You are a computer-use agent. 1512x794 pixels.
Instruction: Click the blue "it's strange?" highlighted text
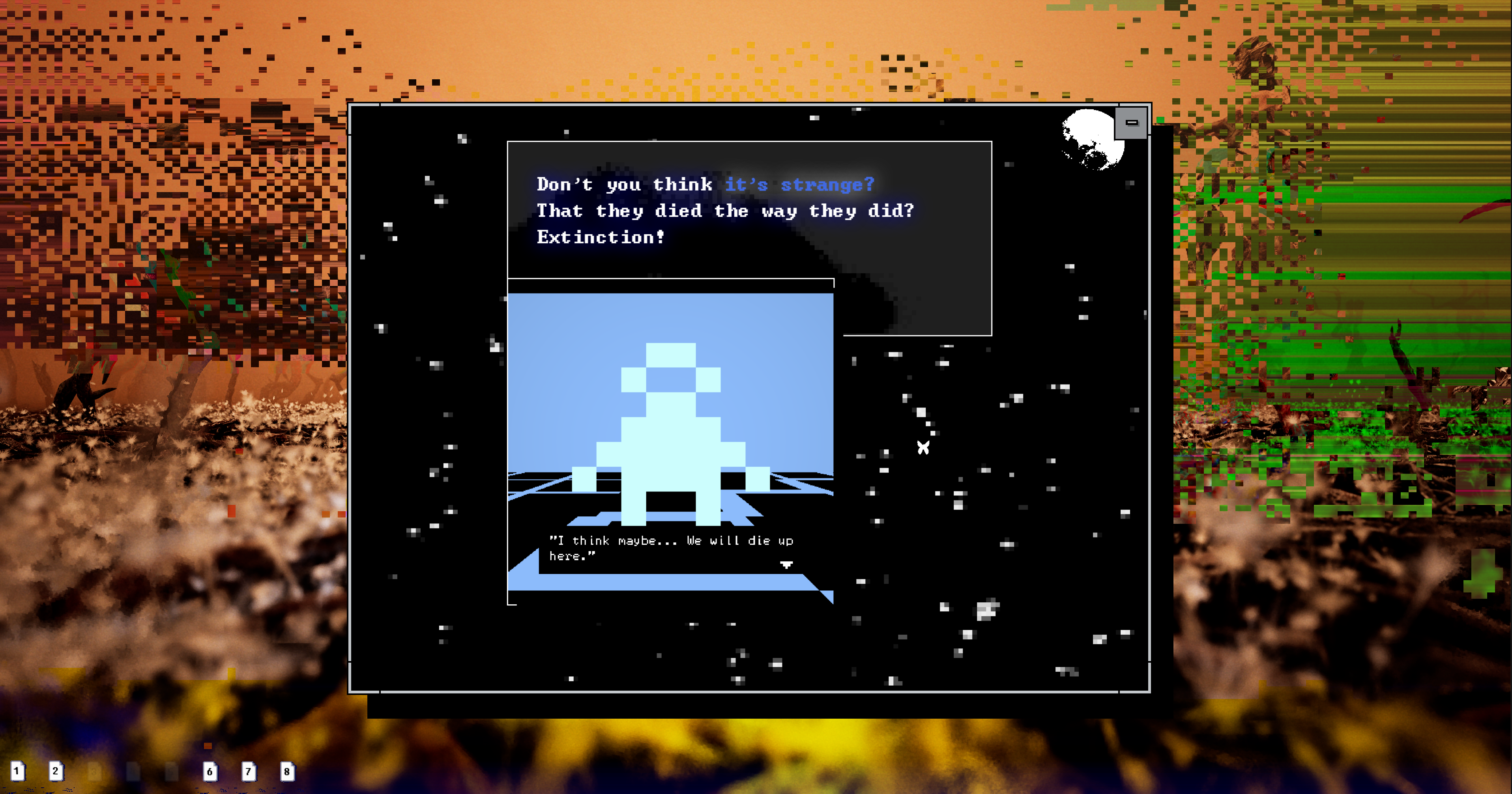tap(799, 184)
